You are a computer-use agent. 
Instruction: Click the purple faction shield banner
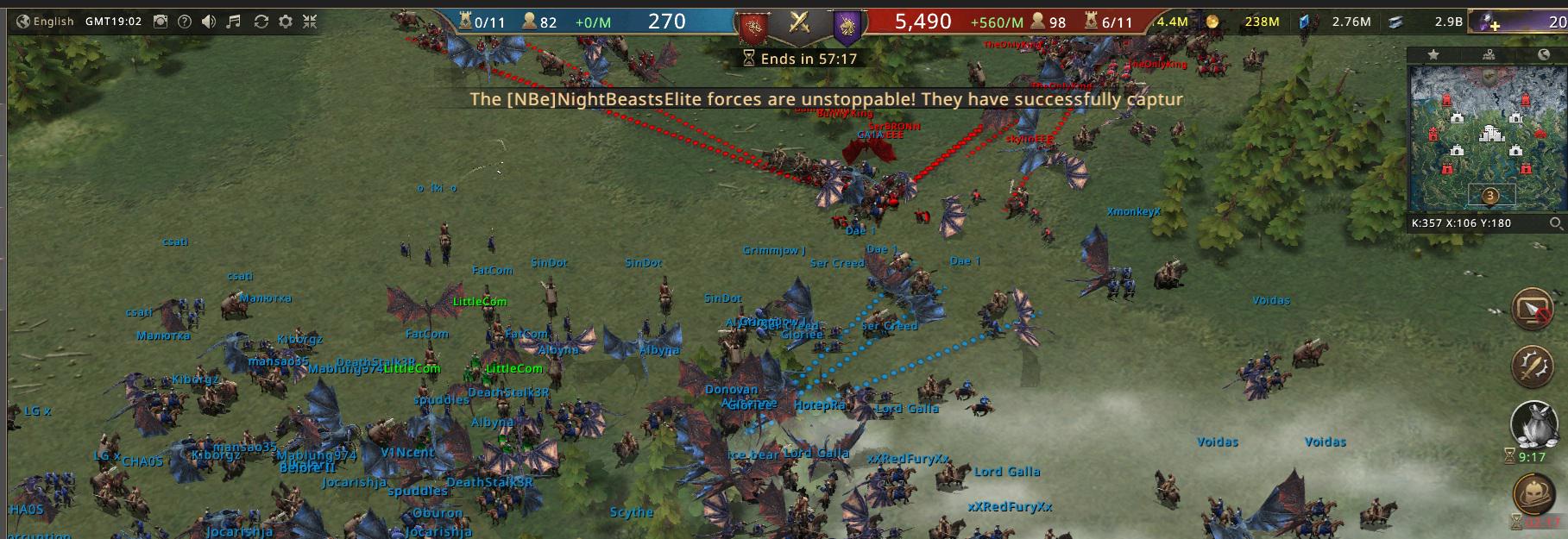click(846, 26)
